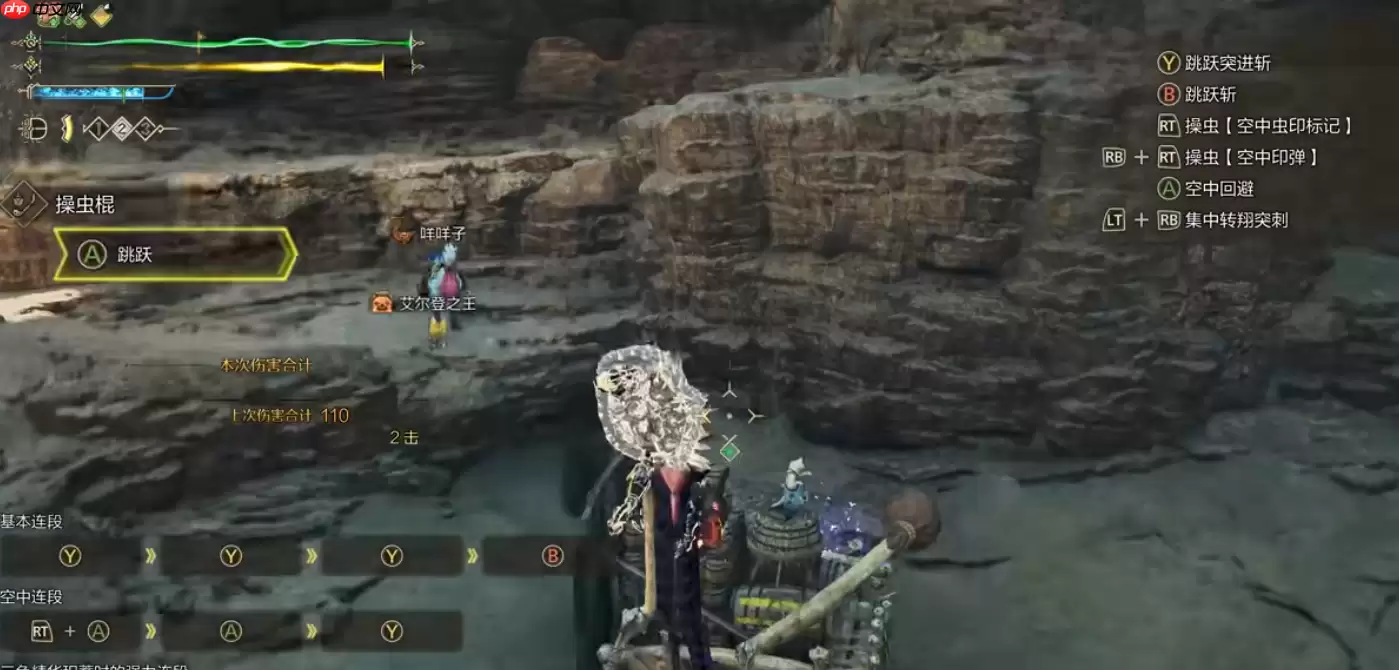Choose the 跳跃突进斩 move entry
This screenshot has width=1399, height=670.
coord(1227,63)
